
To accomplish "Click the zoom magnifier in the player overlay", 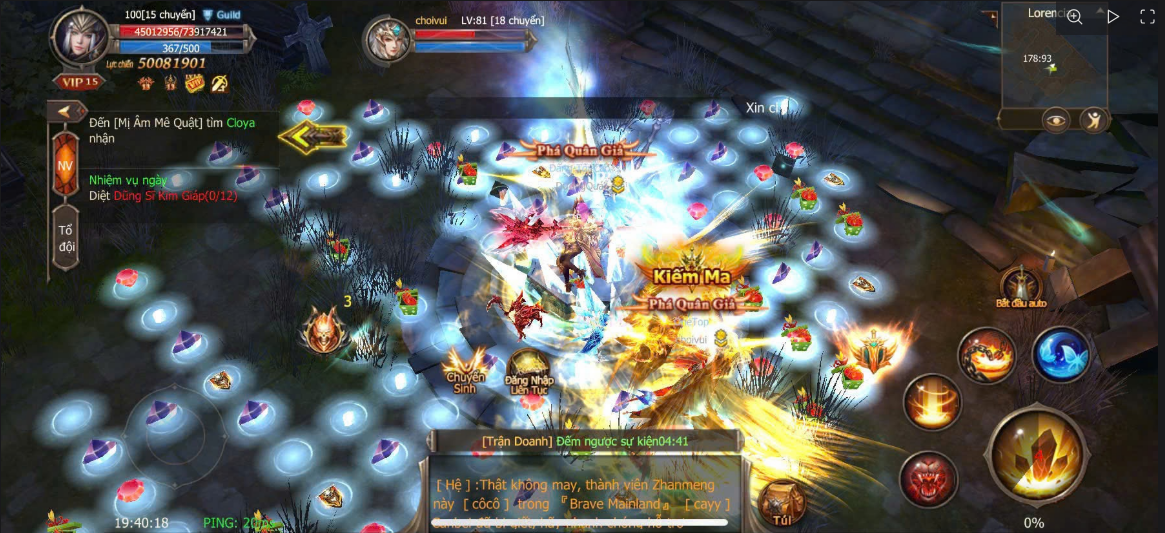I will point(1074,16).
